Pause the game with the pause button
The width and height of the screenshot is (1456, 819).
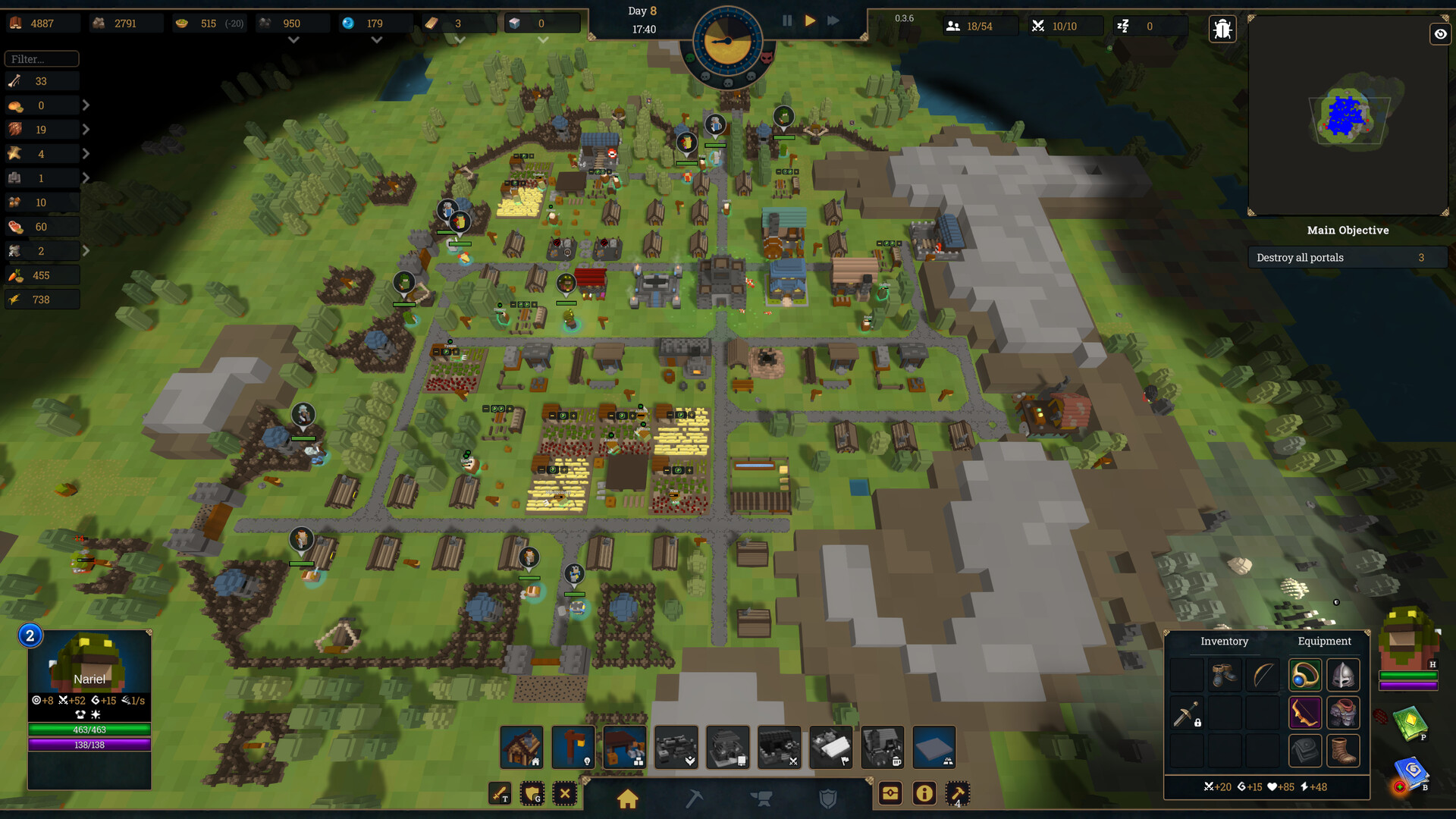[x=787, y=20]
